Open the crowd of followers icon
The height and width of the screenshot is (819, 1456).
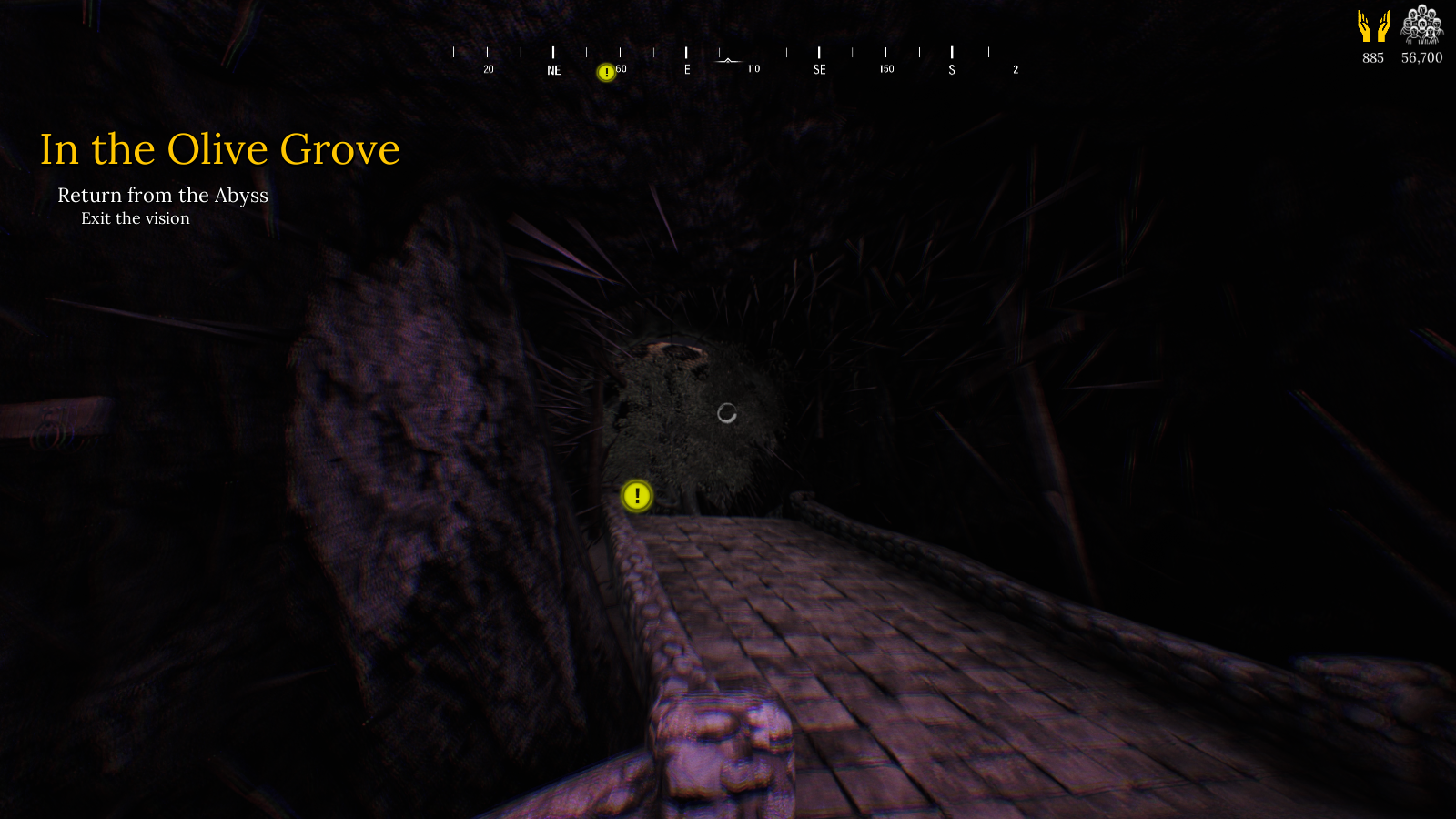tap(1421, 25)
